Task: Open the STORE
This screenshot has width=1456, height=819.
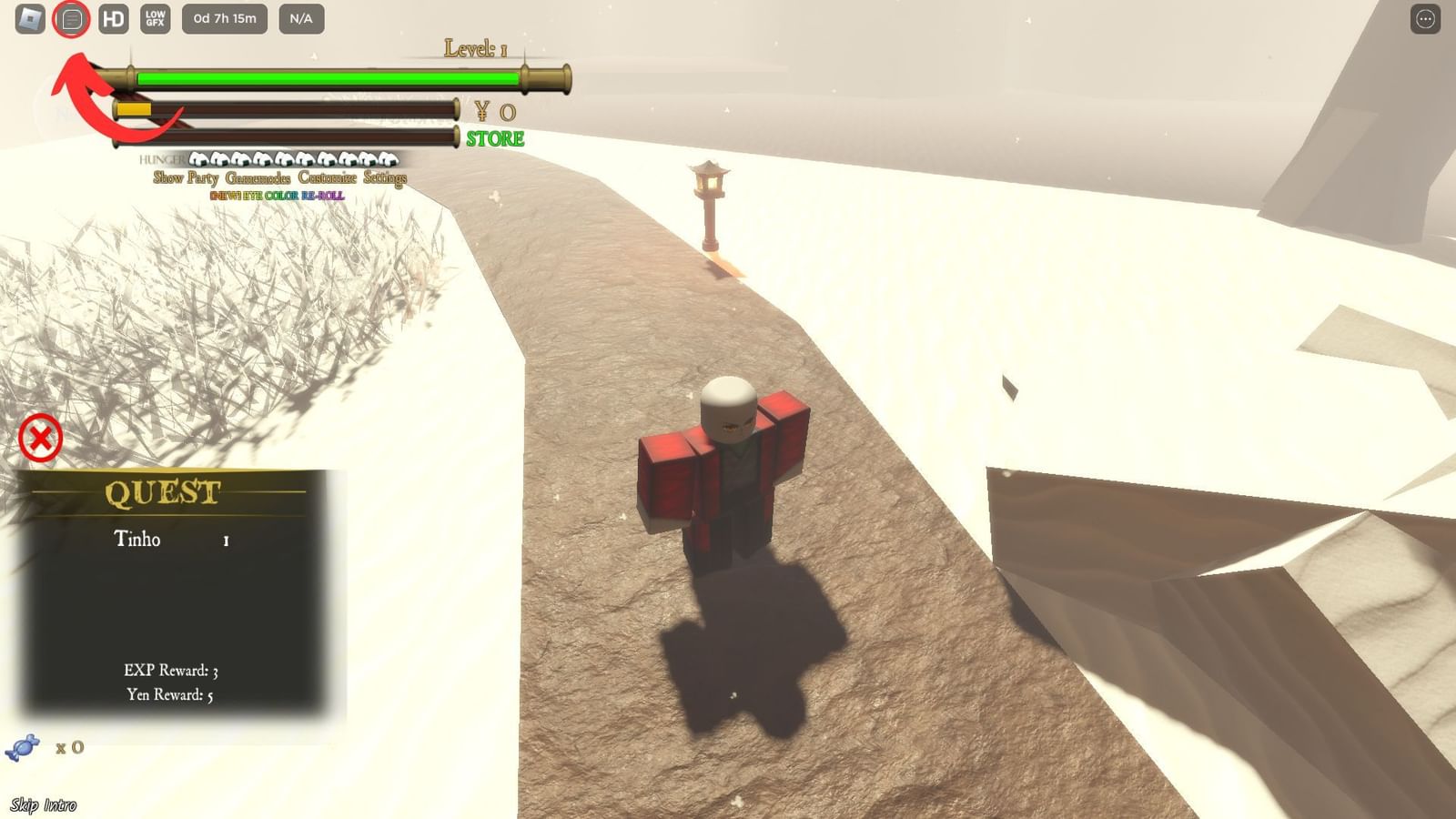Action: click(x=494, y=138)
